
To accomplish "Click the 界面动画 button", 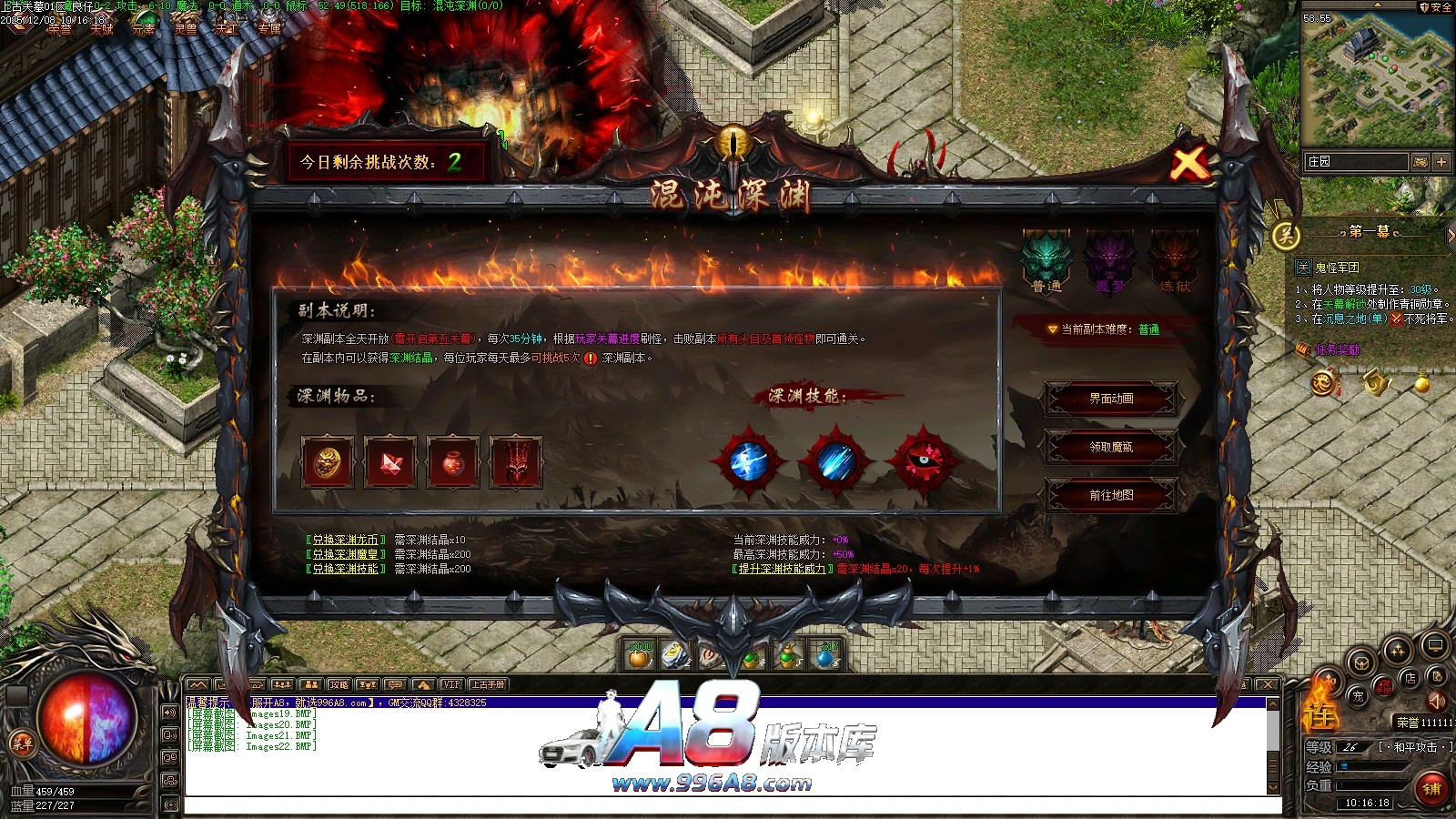I will click(x=1111, y=399).
